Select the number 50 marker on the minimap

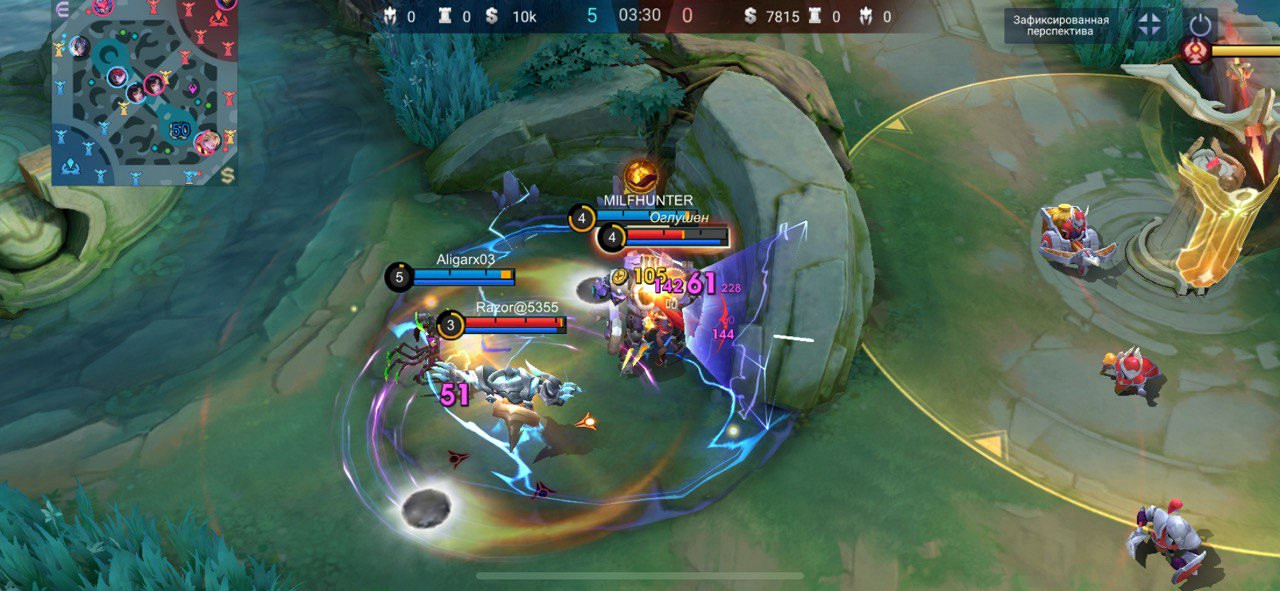click(x=180, y=130)
